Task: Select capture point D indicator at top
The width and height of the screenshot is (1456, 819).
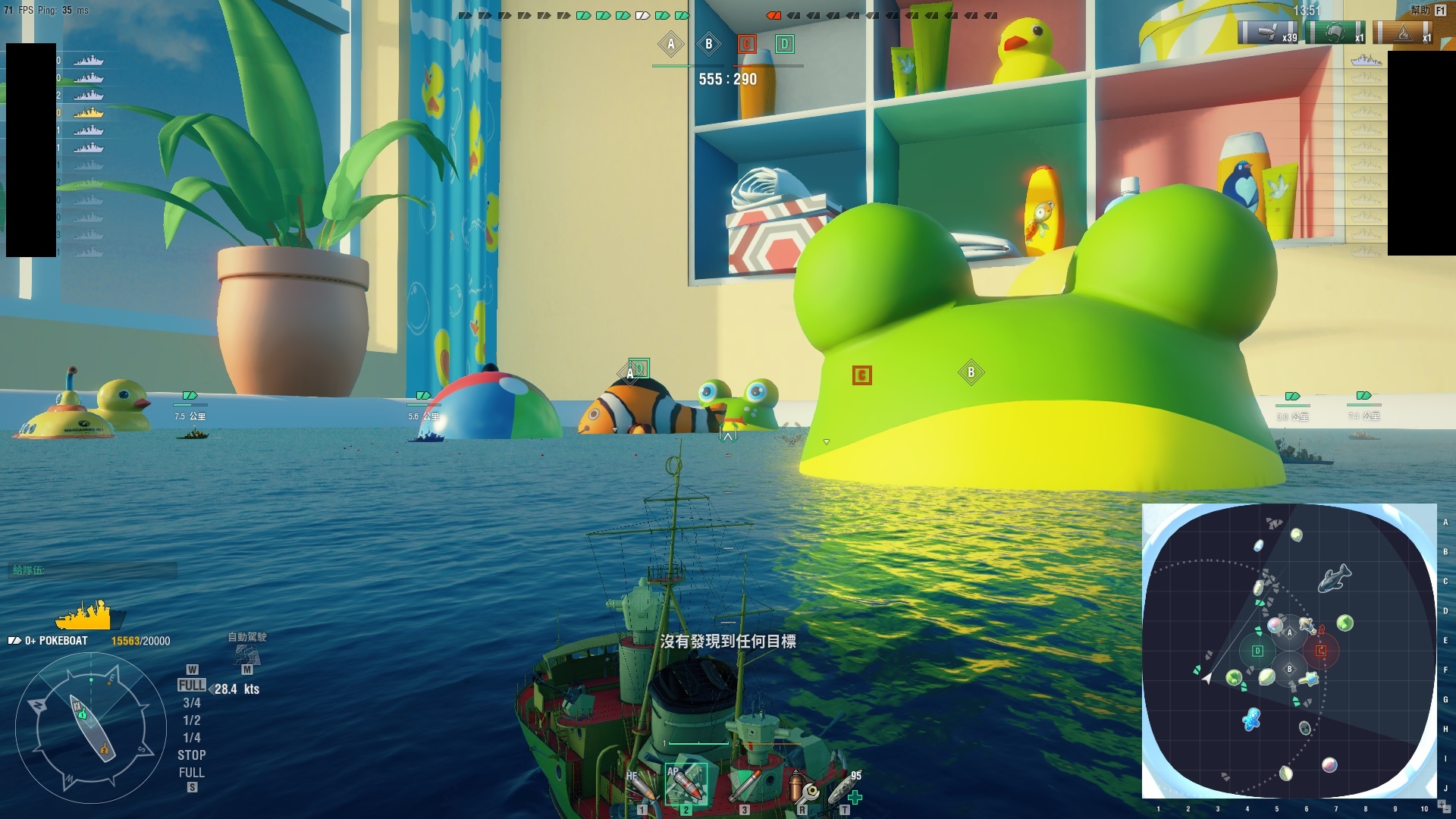Action: (x=785, y=44)
